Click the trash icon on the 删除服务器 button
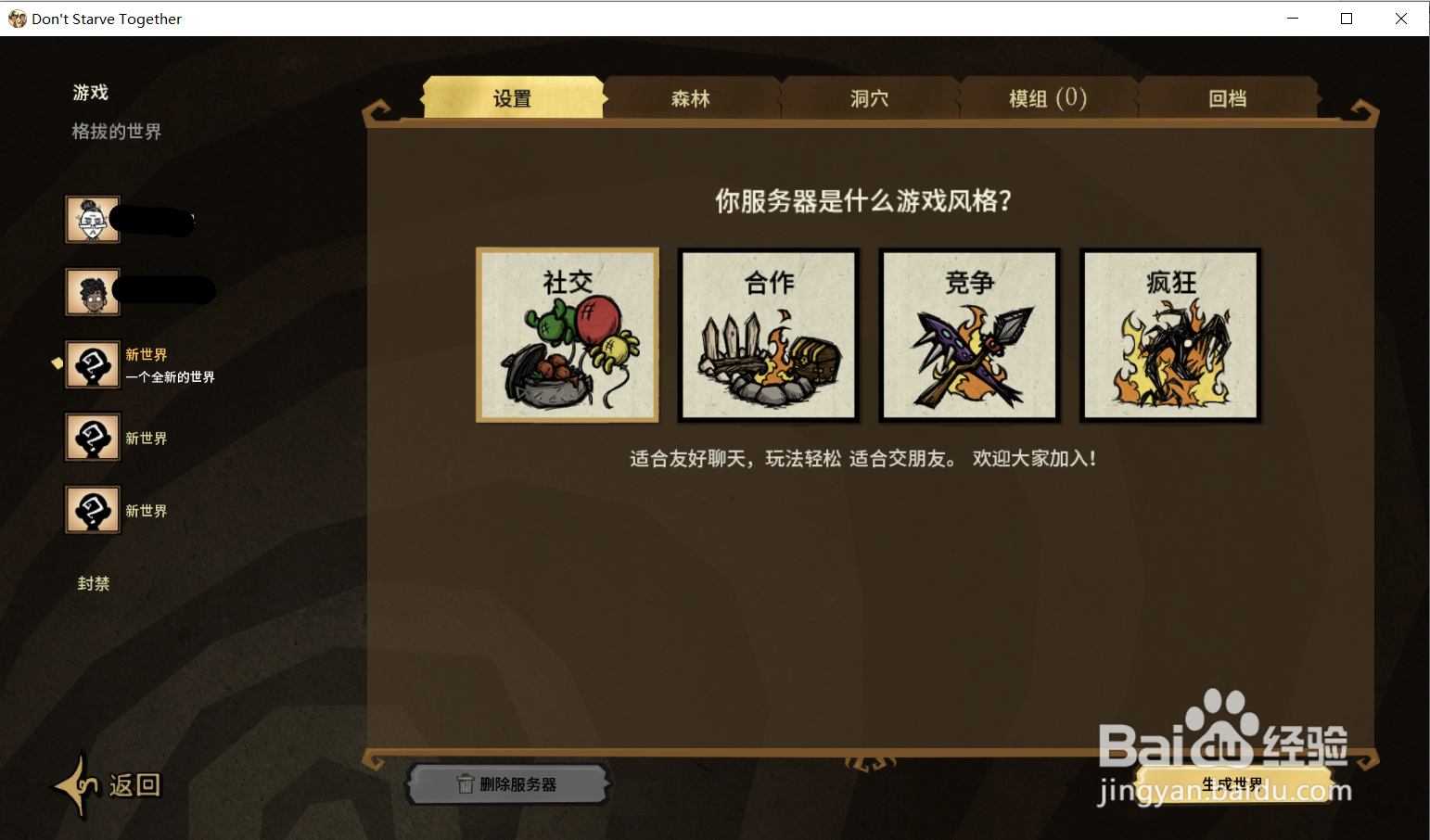This screenshot has width=1430, height=840. pyautogui.click(x=467, y=783)
